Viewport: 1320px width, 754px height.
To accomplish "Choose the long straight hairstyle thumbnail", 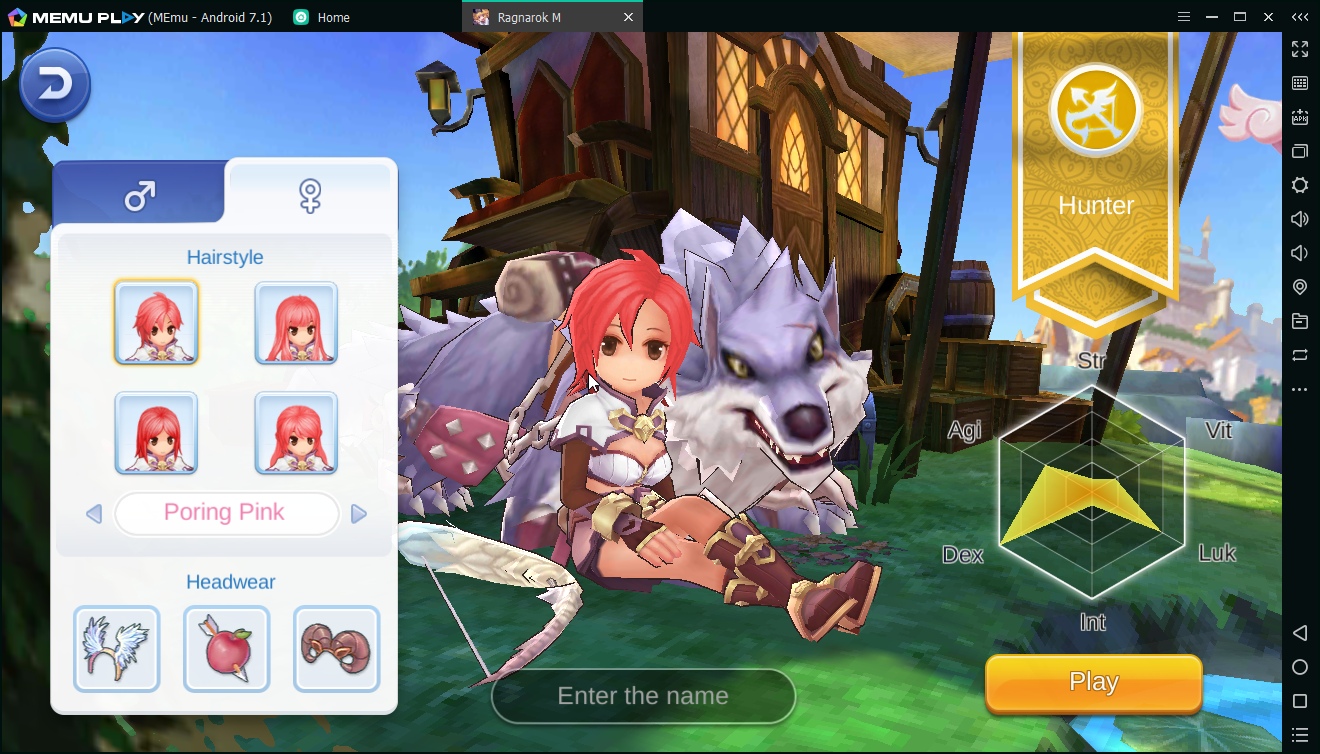I will [296, 322].
